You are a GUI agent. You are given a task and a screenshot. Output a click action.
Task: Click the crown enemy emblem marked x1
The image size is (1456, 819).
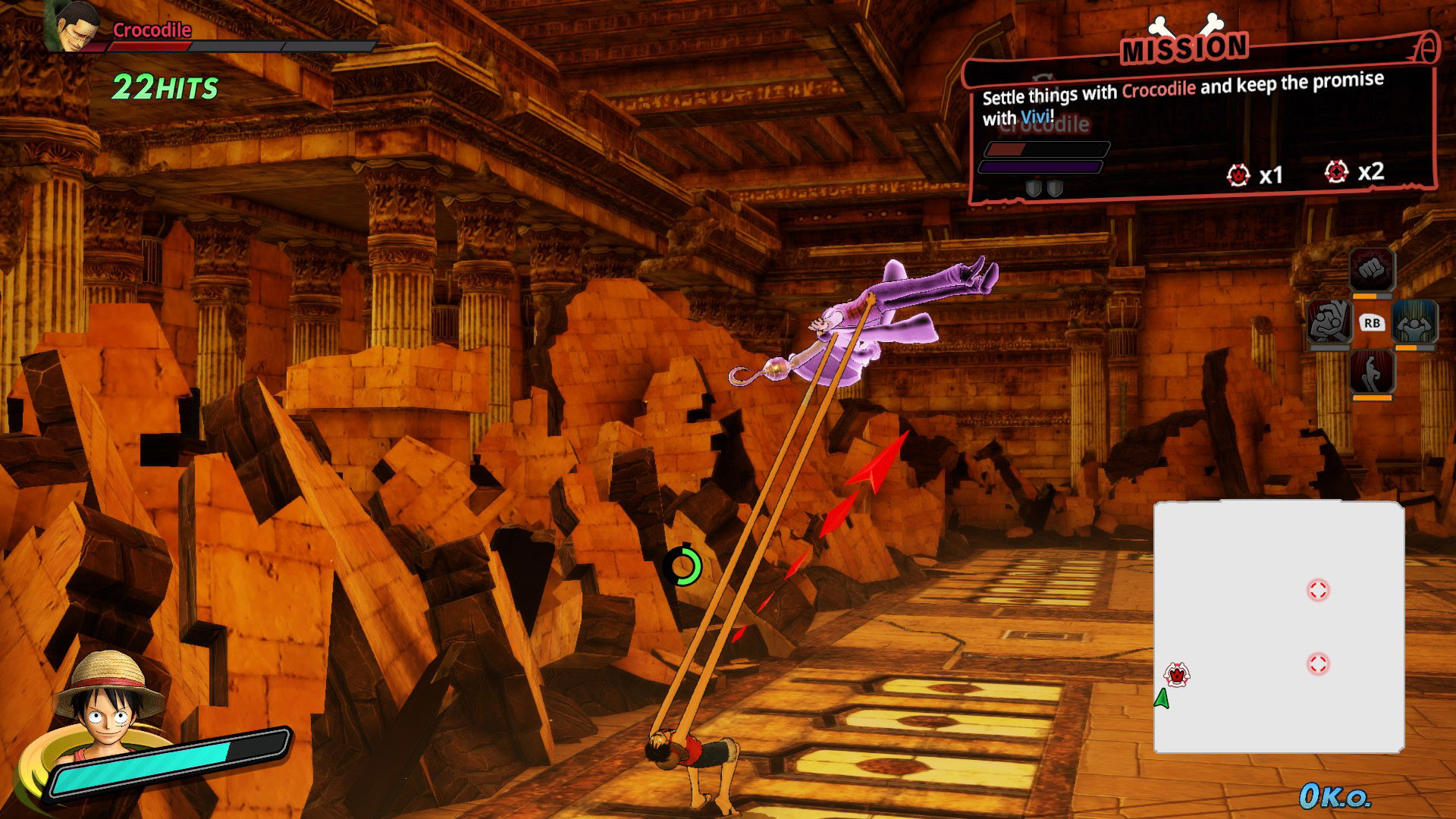pos(1238,174)
